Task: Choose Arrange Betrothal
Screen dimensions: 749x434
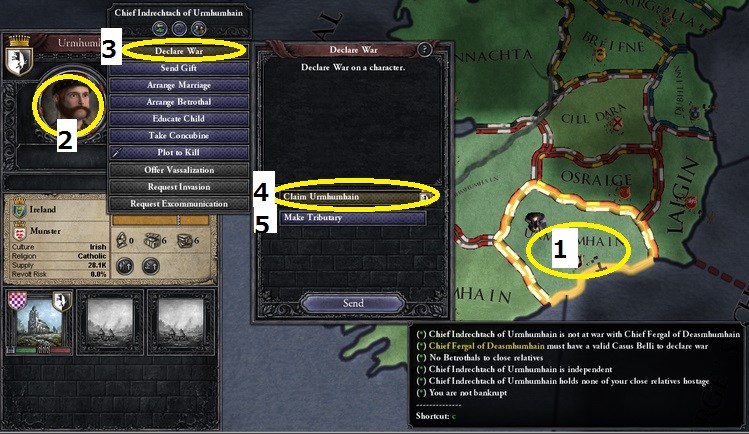Action: coord(179,102)
